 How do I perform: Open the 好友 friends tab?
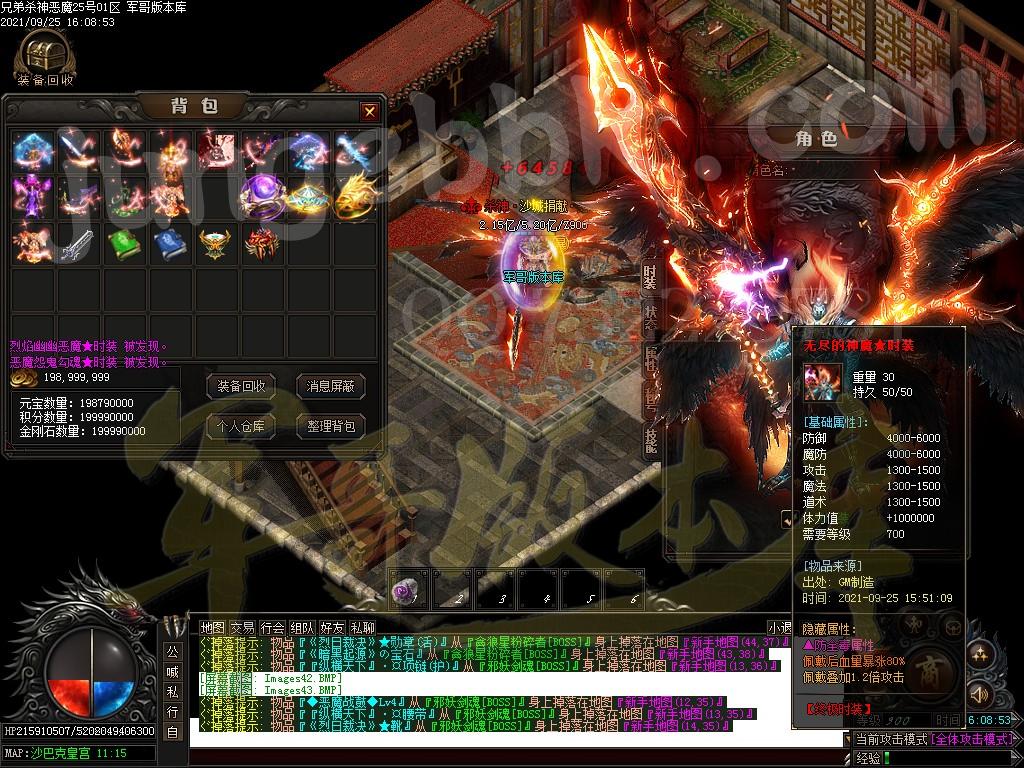[x=333, y=627]
